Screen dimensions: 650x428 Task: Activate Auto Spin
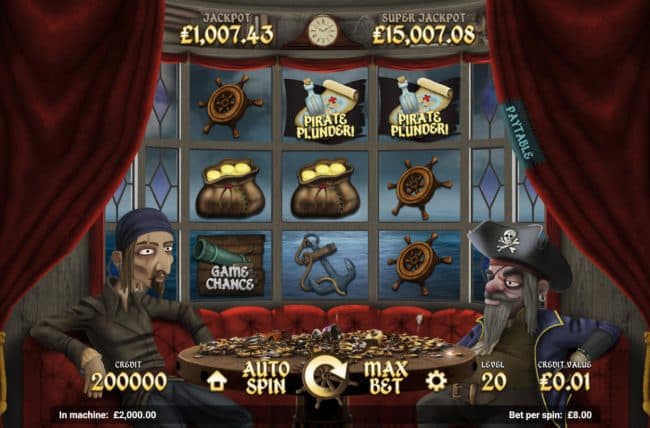coord(265,377)
